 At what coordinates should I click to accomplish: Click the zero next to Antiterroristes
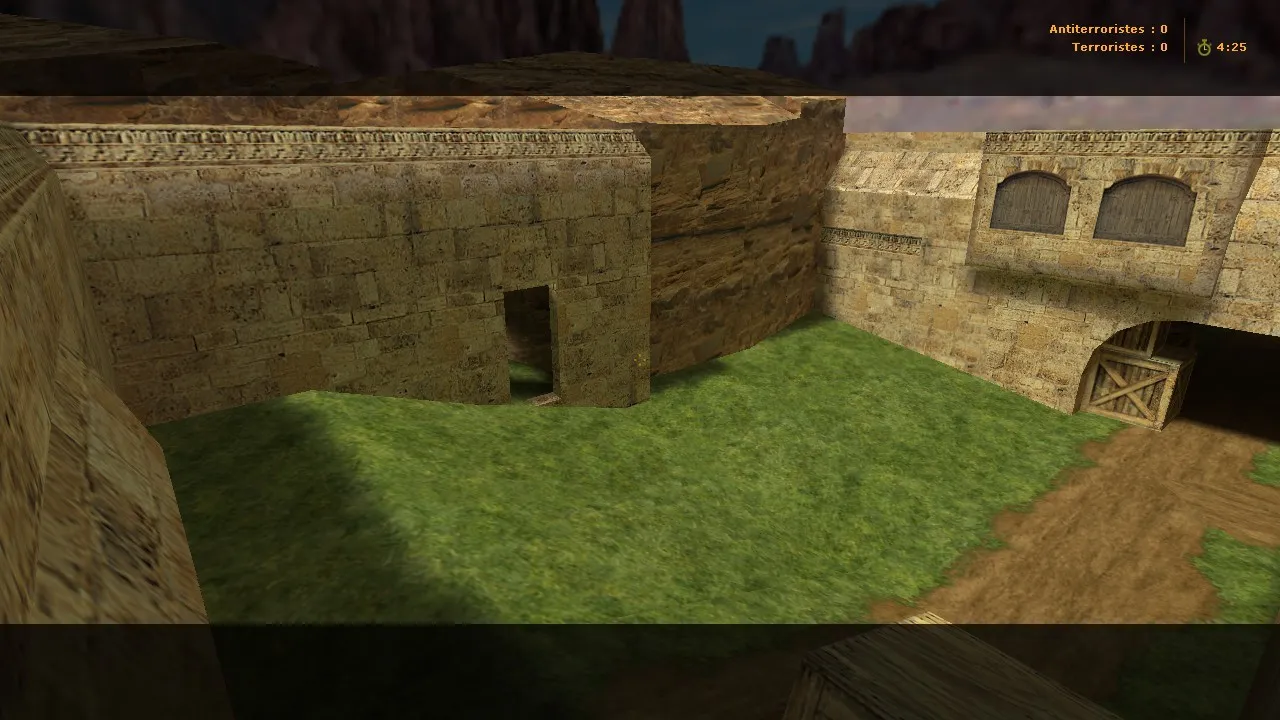click(x=1162, y=29)
